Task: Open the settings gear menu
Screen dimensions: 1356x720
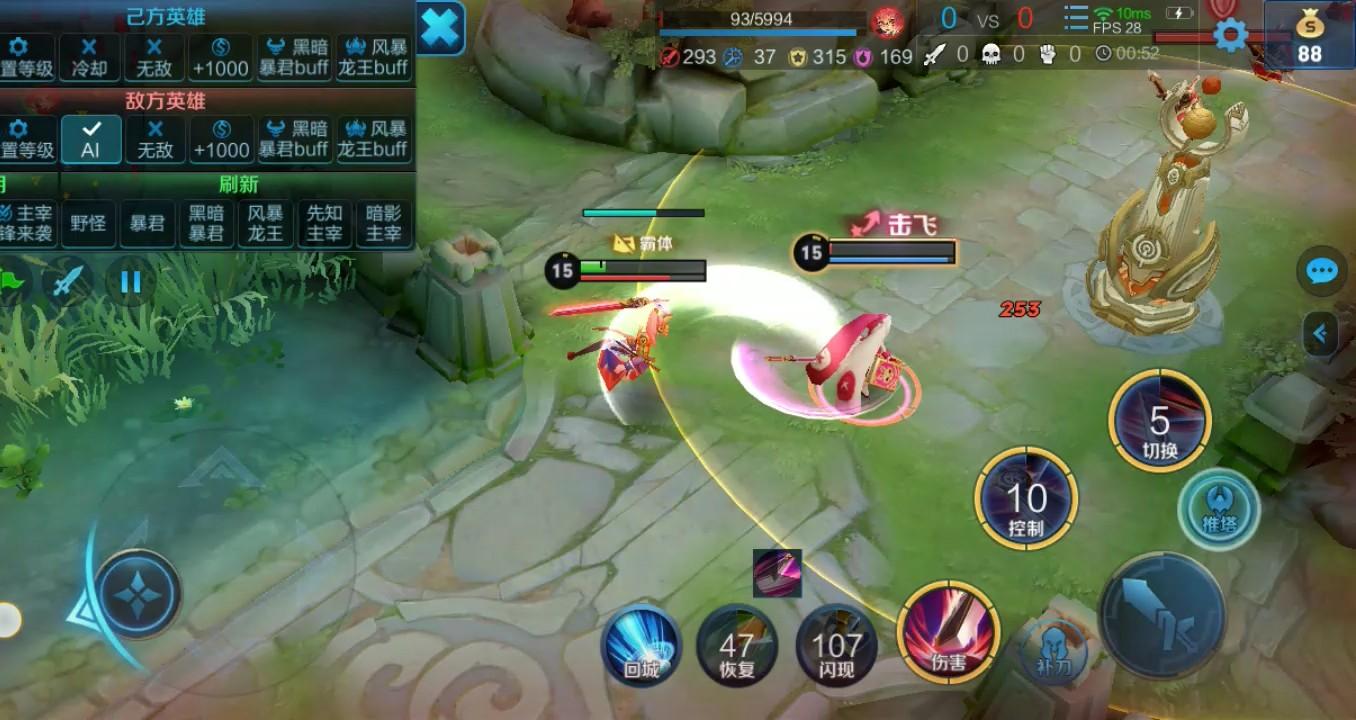Action: point(1230,36)
